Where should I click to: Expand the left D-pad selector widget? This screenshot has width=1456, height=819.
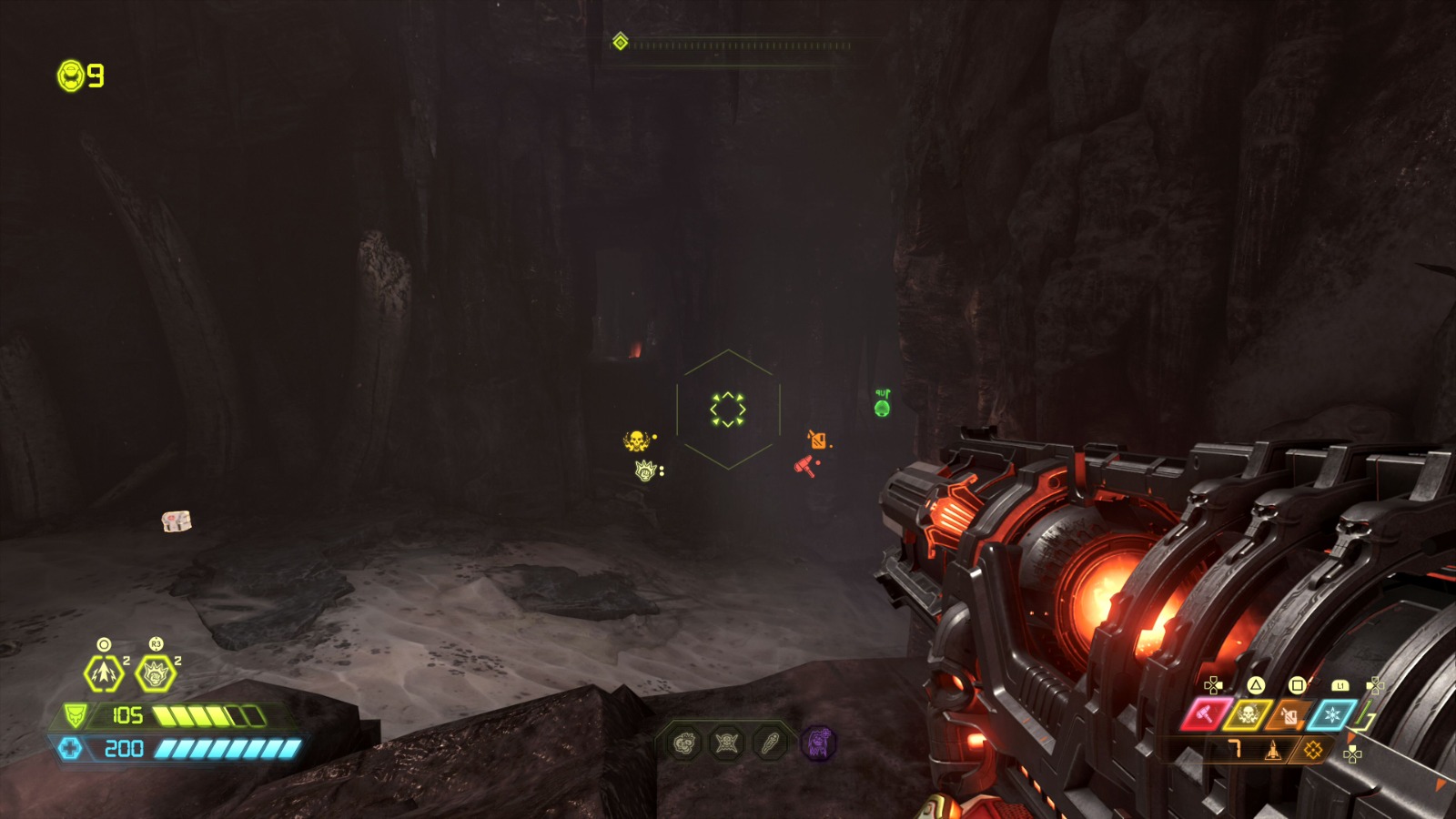click(1213, 685)
